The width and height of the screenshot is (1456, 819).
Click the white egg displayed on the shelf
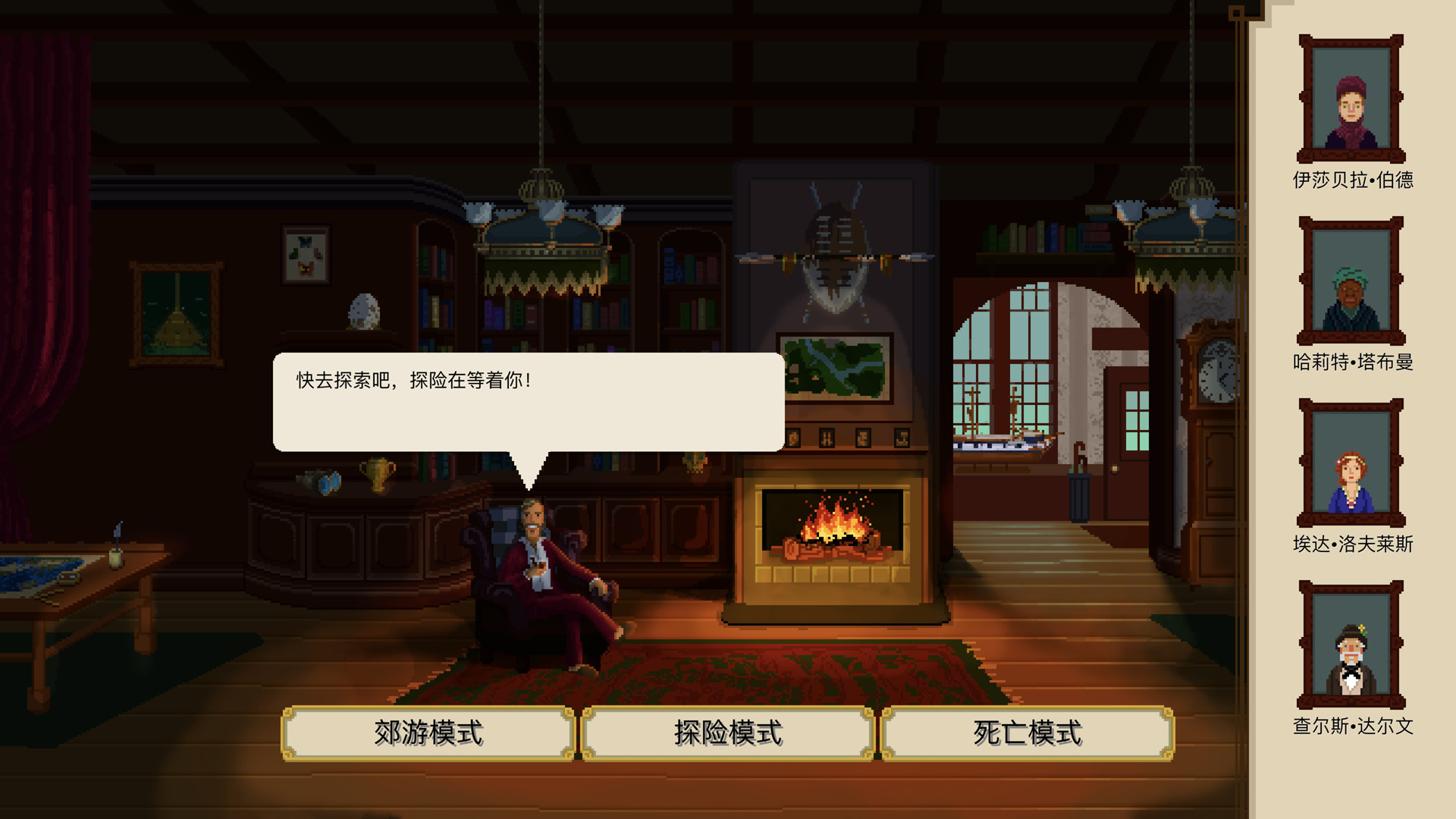pos(364,311)
